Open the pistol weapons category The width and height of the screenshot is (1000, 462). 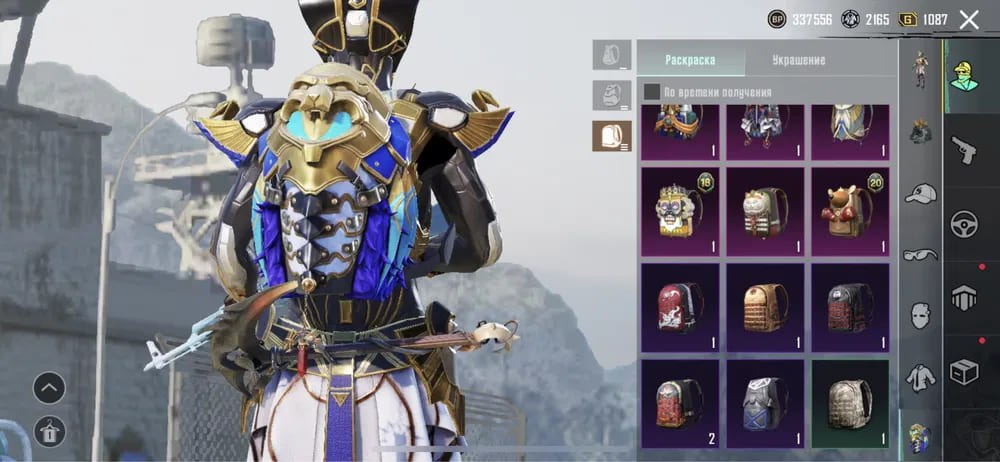(964, 148)
